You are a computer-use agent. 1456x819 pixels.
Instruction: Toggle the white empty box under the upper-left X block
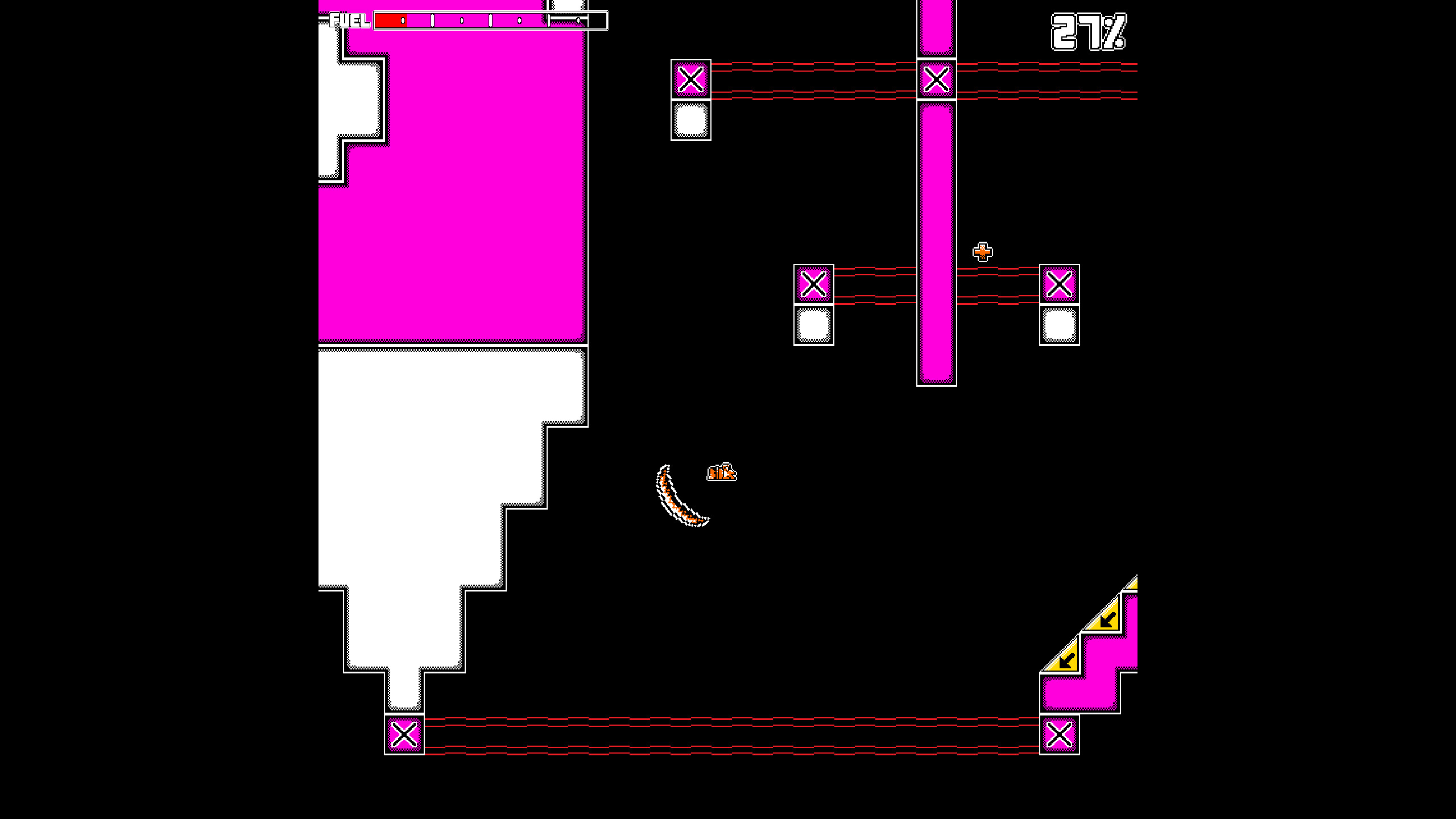(692, 119)
